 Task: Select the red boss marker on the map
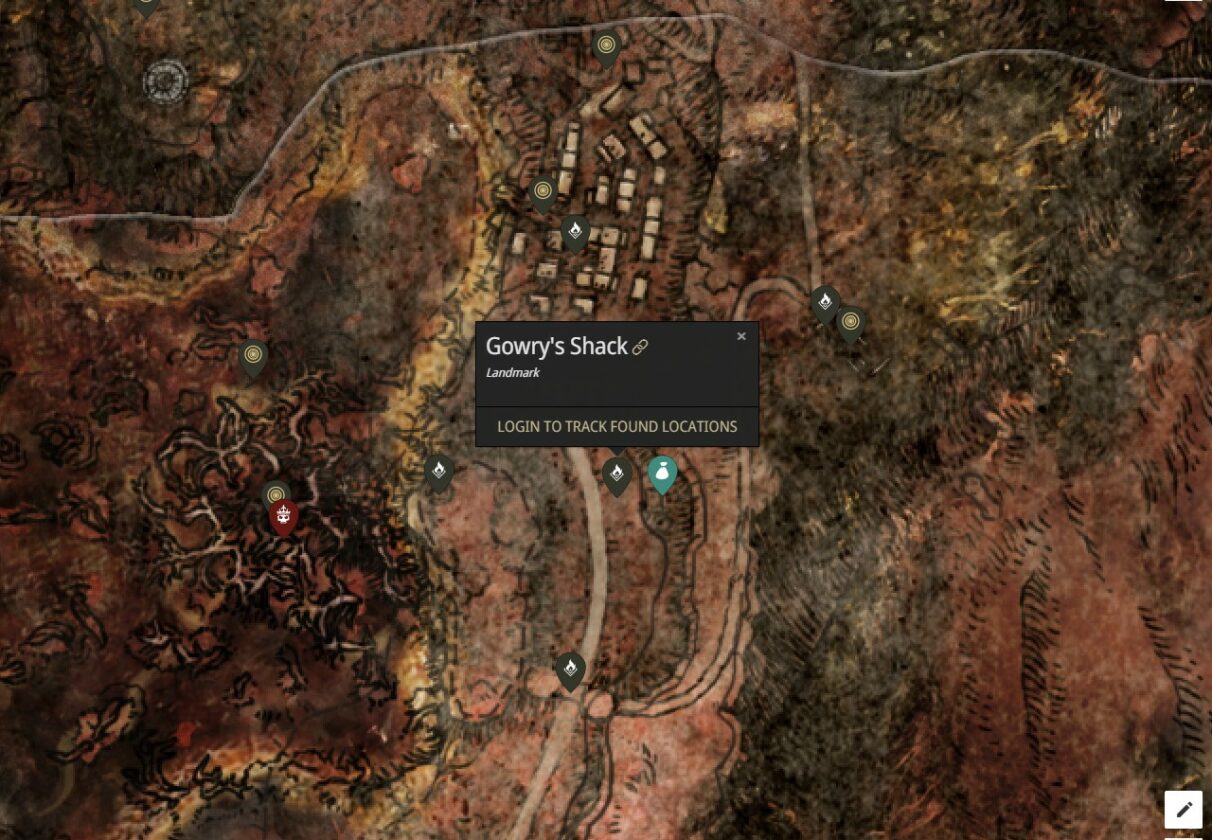click(x=284, y=516)
